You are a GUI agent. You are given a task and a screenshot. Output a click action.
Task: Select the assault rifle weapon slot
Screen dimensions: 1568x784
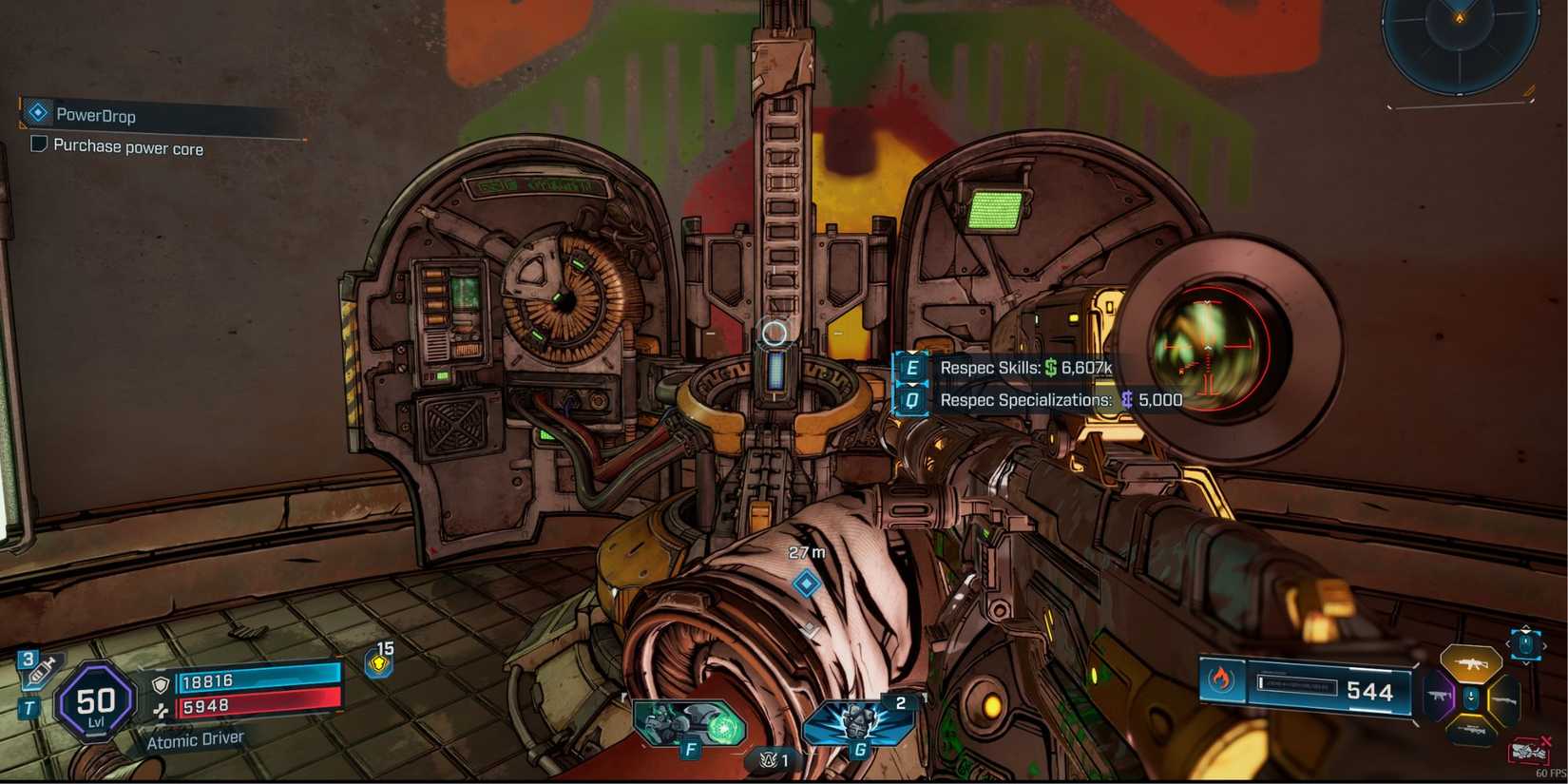pos(1472,662)
